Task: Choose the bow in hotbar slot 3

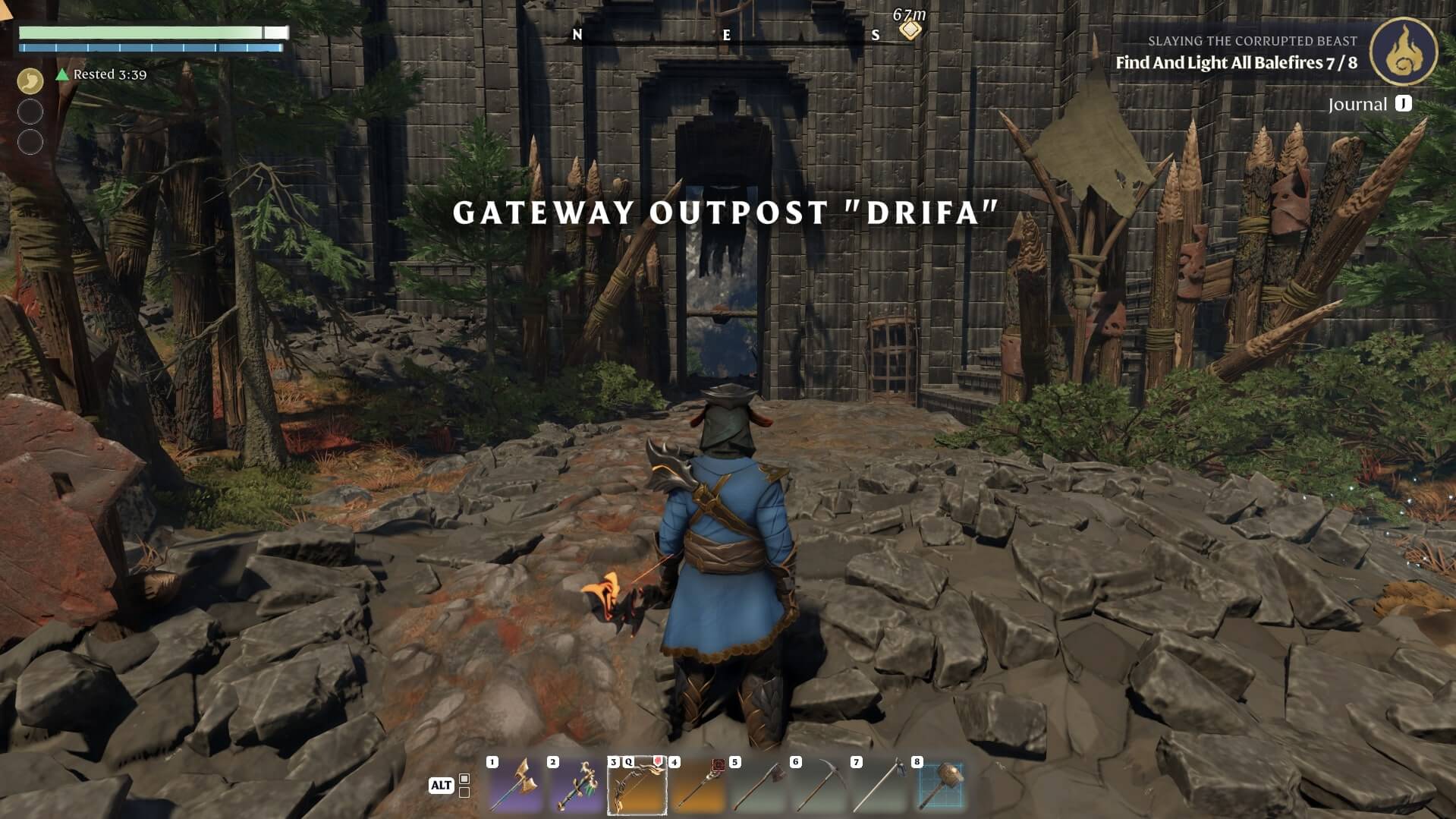Action: pos(637,786)
